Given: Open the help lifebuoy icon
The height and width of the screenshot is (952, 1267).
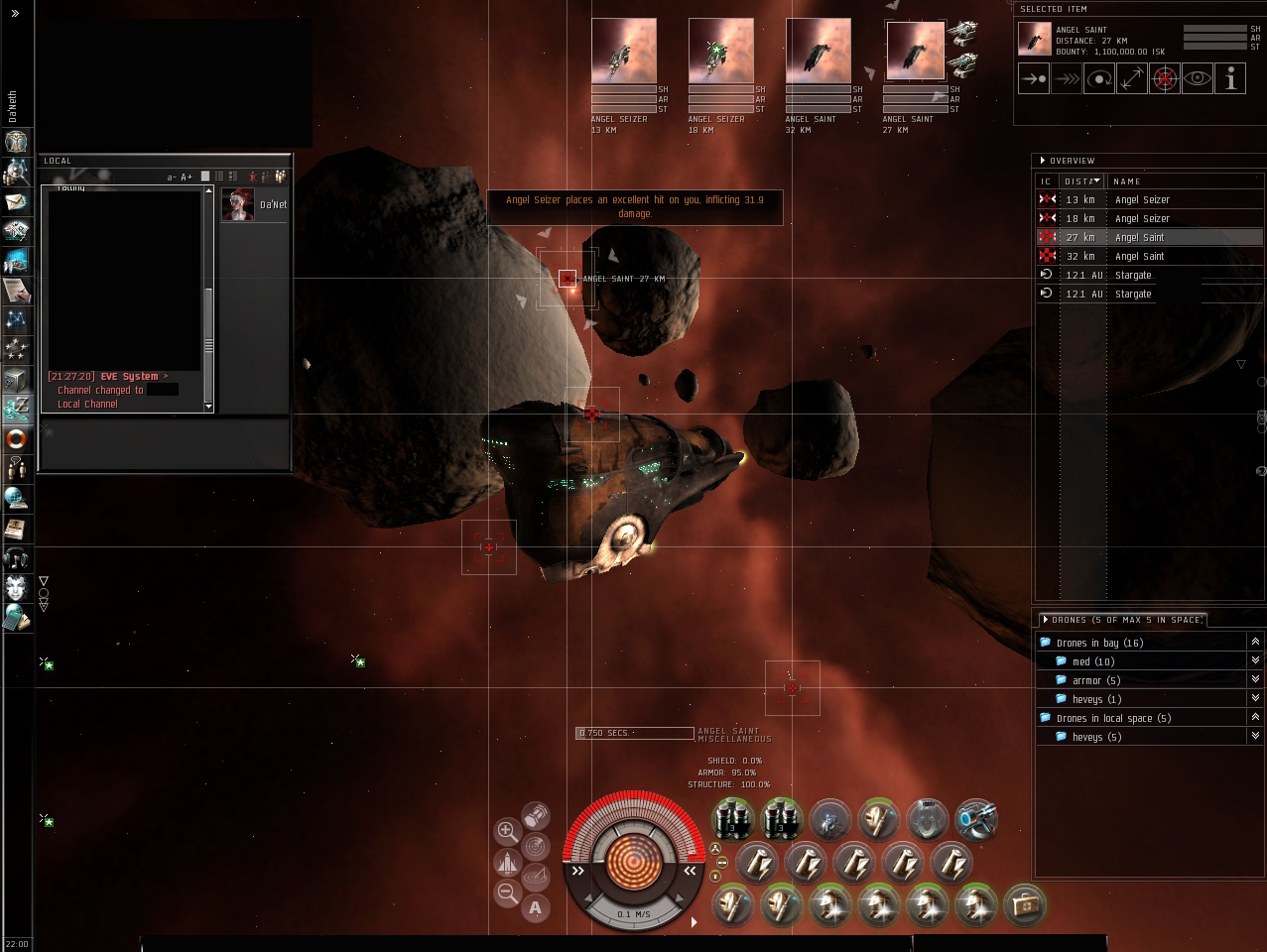Looking at the screenshot, I should [16, 437].
